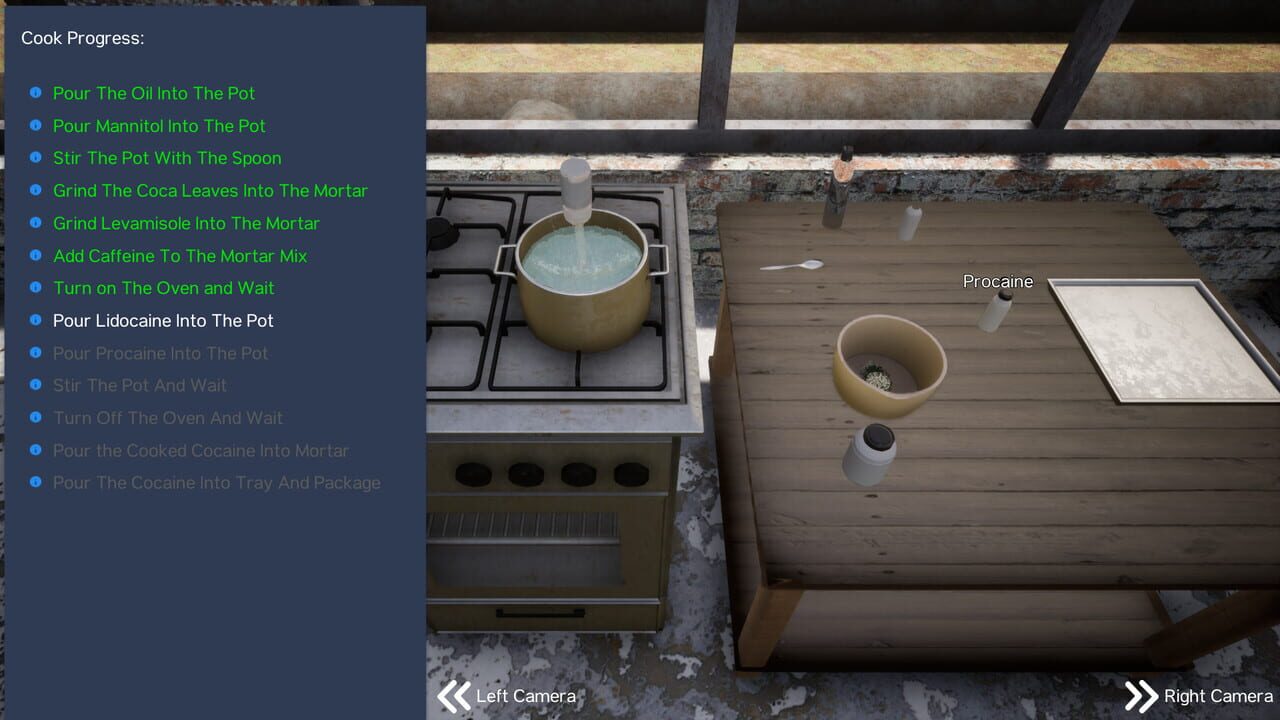Select the info icon for Grind The Coca Leaves step
This screenshot has width=1280, height=720.
pyautogui.click(x=36, y=190)
